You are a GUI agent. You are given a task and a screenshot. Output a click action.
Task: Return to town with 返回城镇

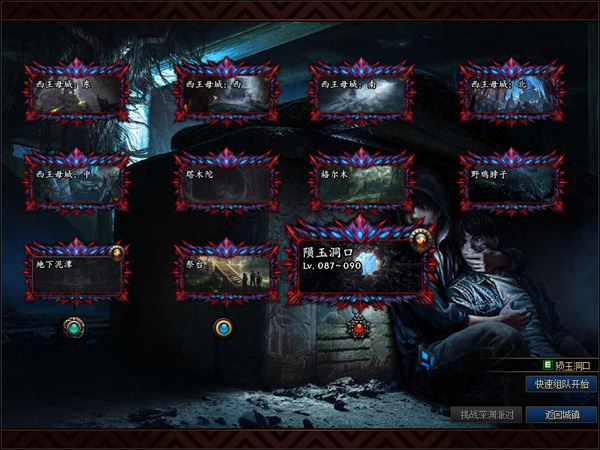[561, 414]
